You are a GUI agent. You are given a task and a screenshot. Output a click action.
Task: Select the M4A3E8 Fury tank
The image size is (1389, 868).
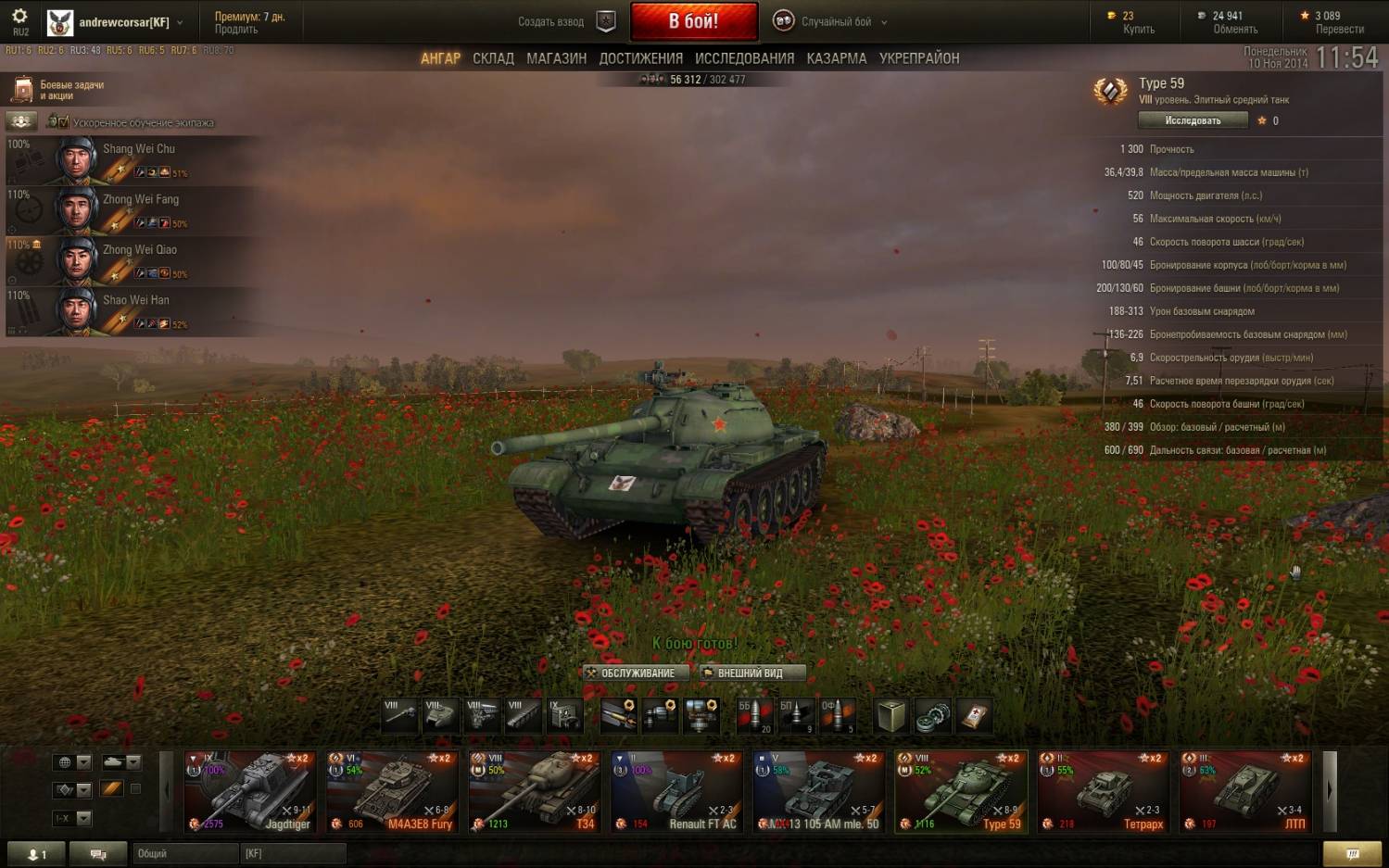point(392,792)
